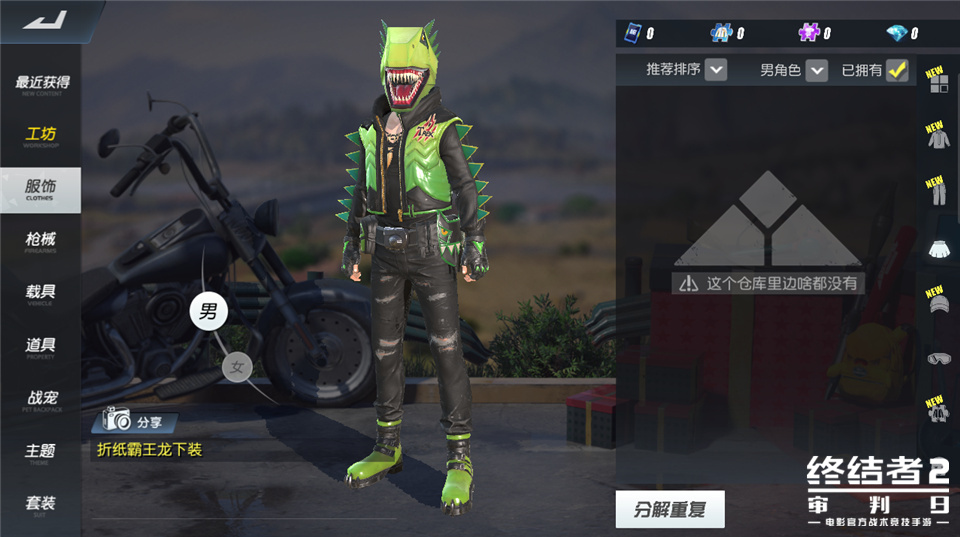
Task: Select the 道具 props menu entry
Action: [41, 347]
